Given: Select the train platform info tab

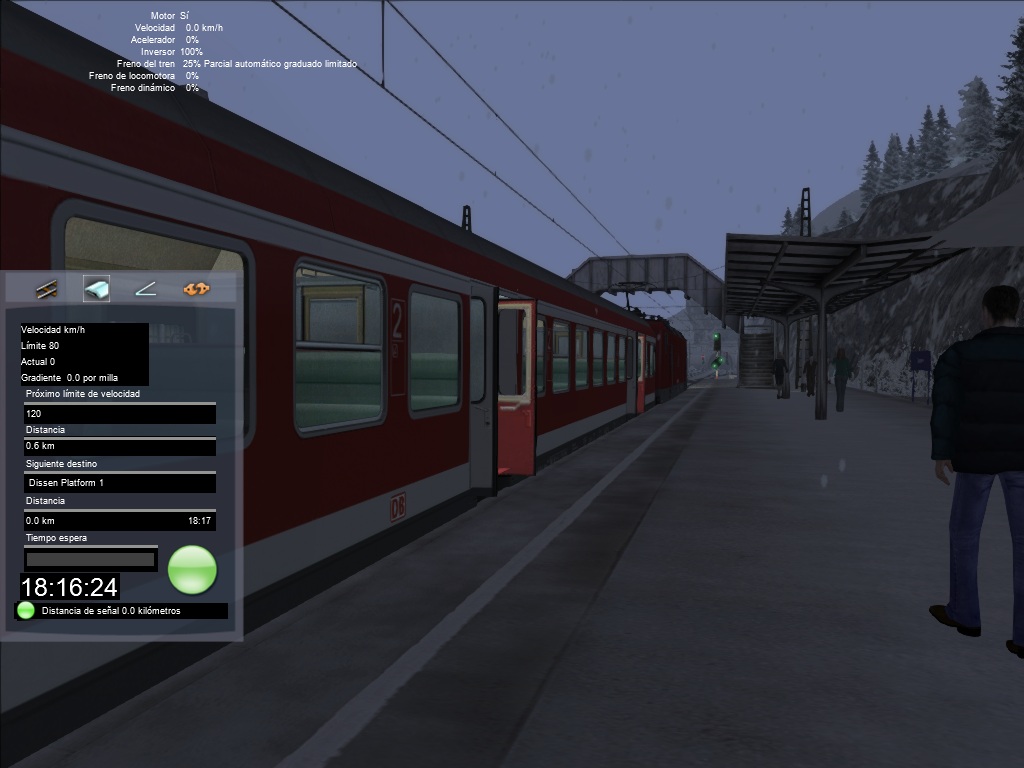Looking at the screenshot, I should (x=96, y=290).
